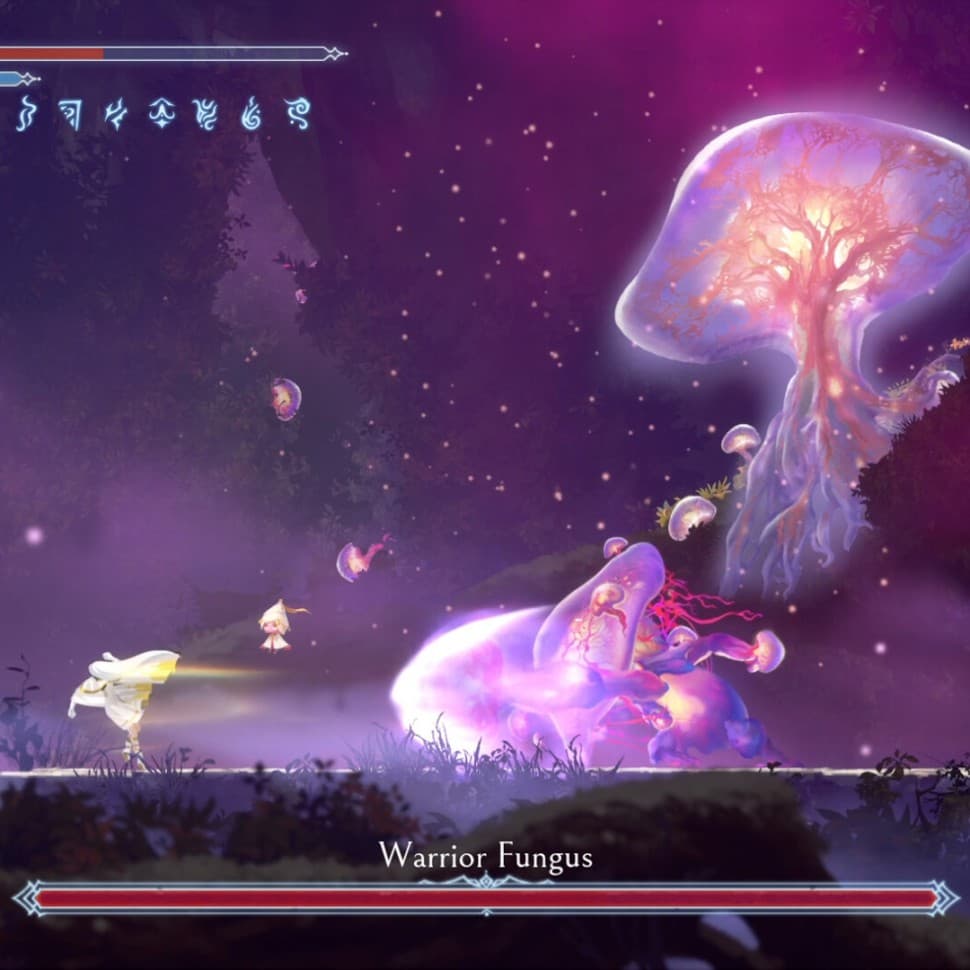This screenshot has width=970, height=970.
Task: Click the swirling spiral rune icon
Action: pyautogui.click(x=298, y=115)
